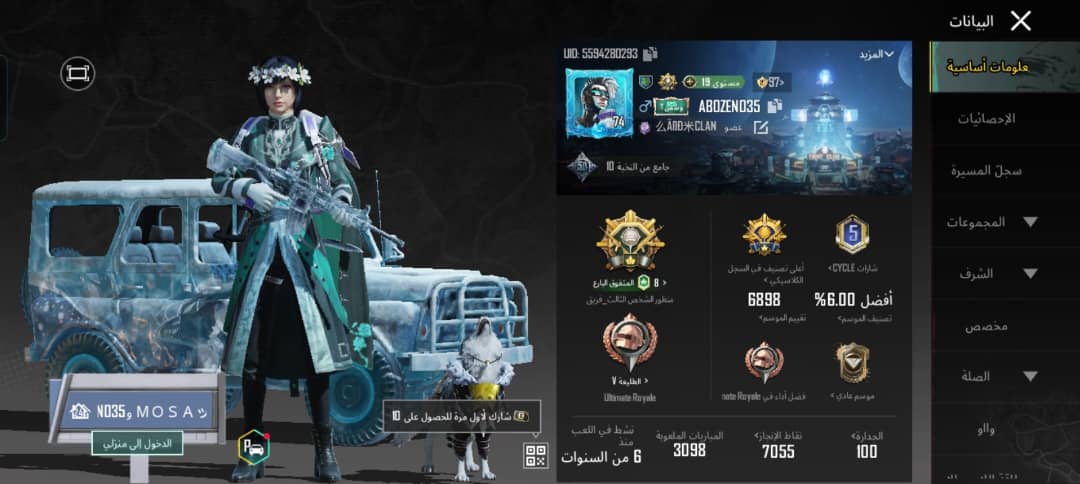Image resolution: width=1080 pixels, height=484 pixels.
Task: Toggle the fullscreen character view icon
Action: 77,72
